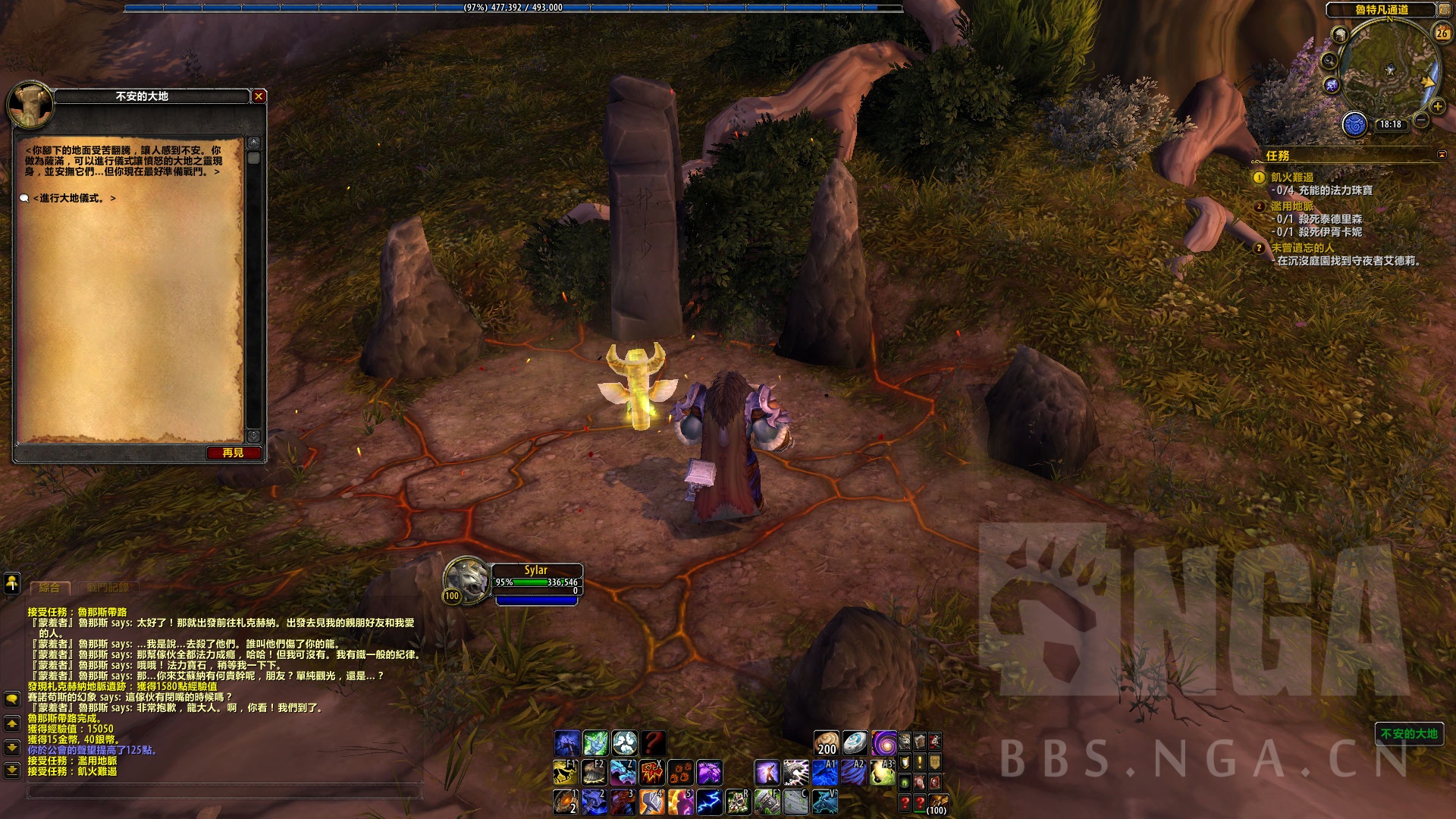Open the 未曾遺忘的人 quest entry
The height and width of the screenshot is (819, 1456).
tap(1302, 248)
